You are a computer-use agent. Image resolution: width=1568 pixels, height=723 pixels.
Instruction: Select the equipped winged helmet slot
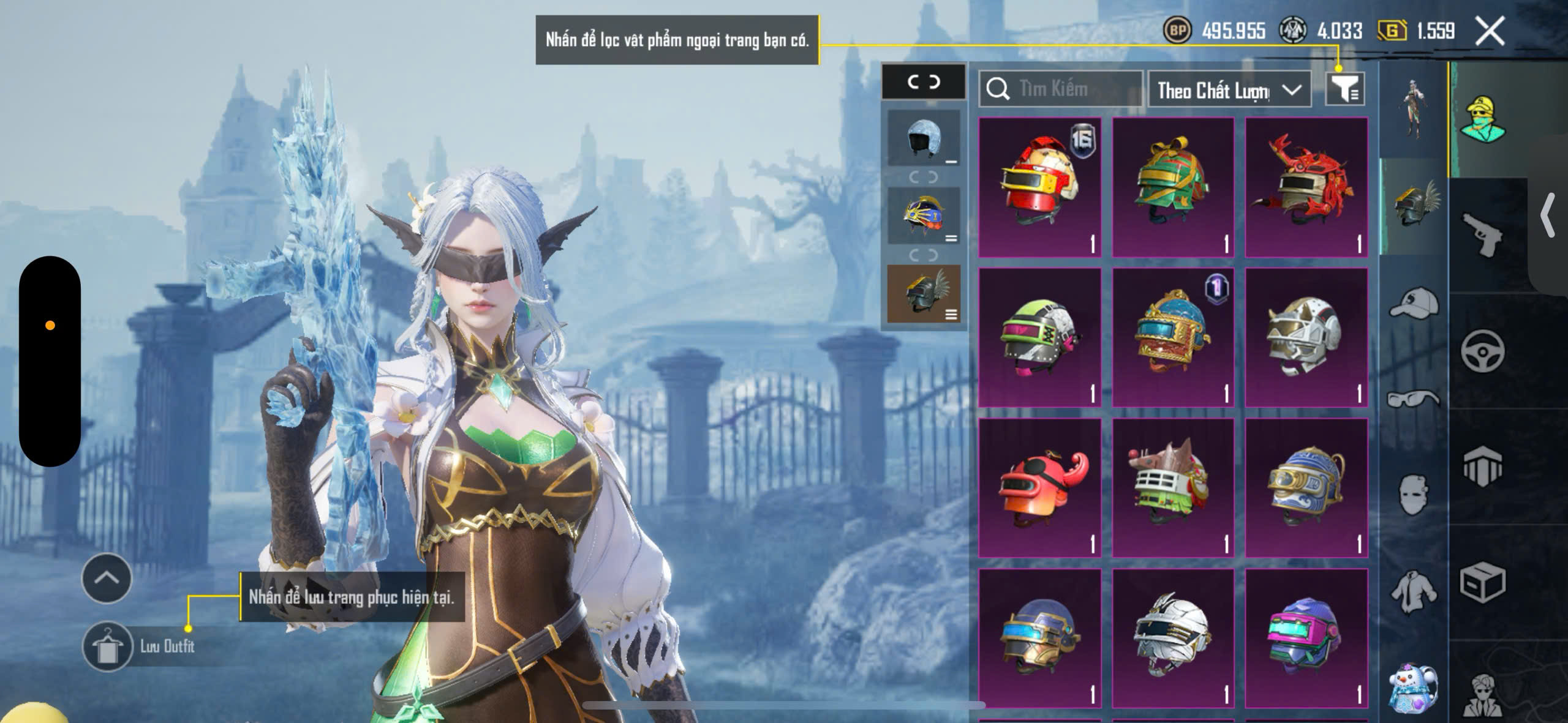tap(924, 294)
